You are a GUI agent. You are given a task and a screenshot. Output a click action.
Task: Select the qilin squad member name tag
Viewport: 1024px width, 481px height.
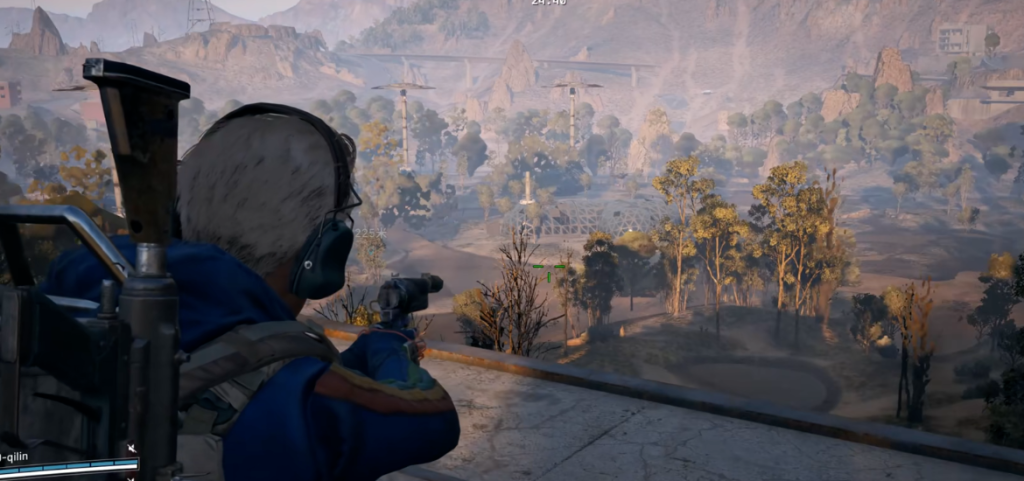click(16, 457)
